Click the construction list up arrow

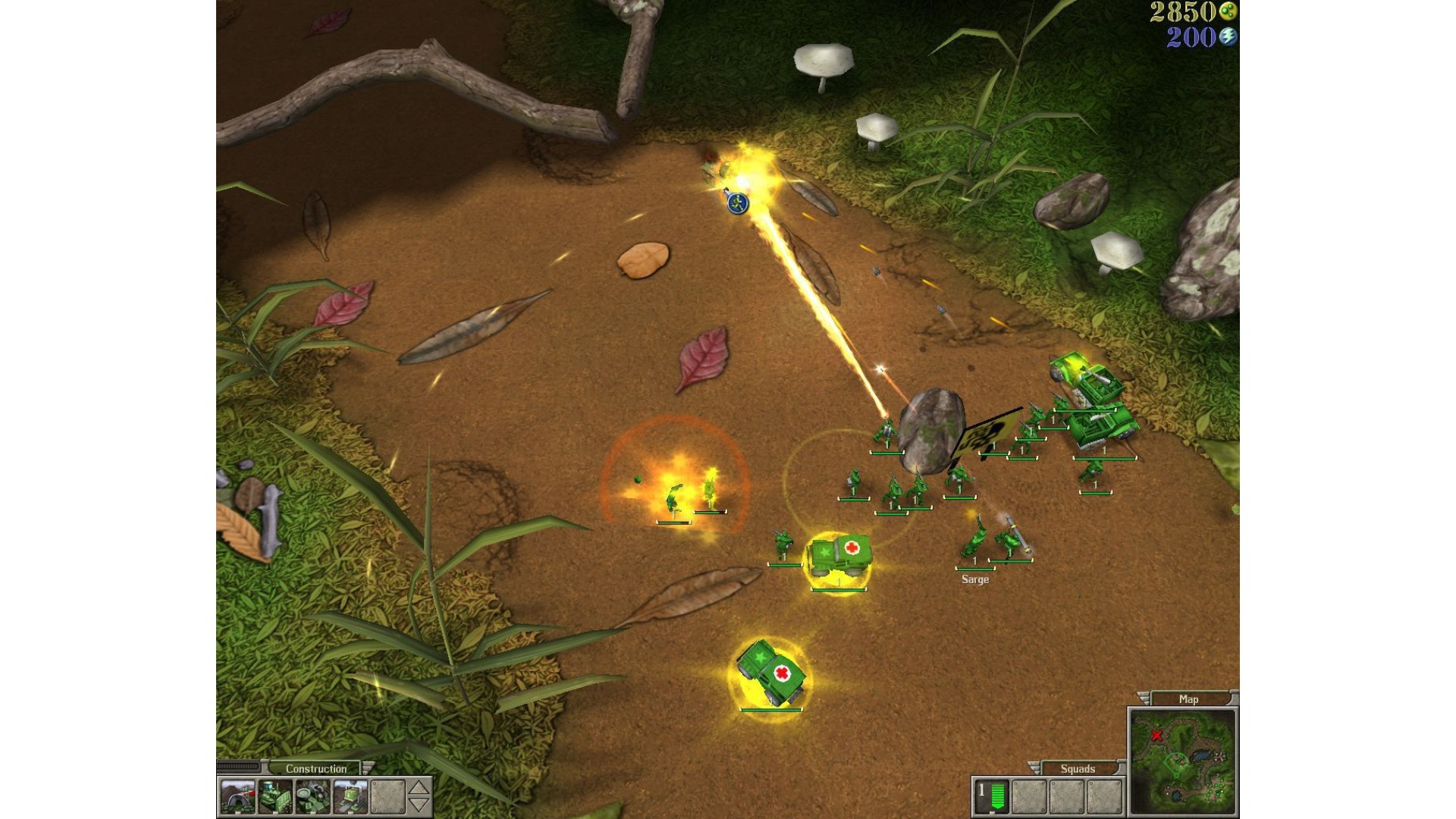pos(419,788)
